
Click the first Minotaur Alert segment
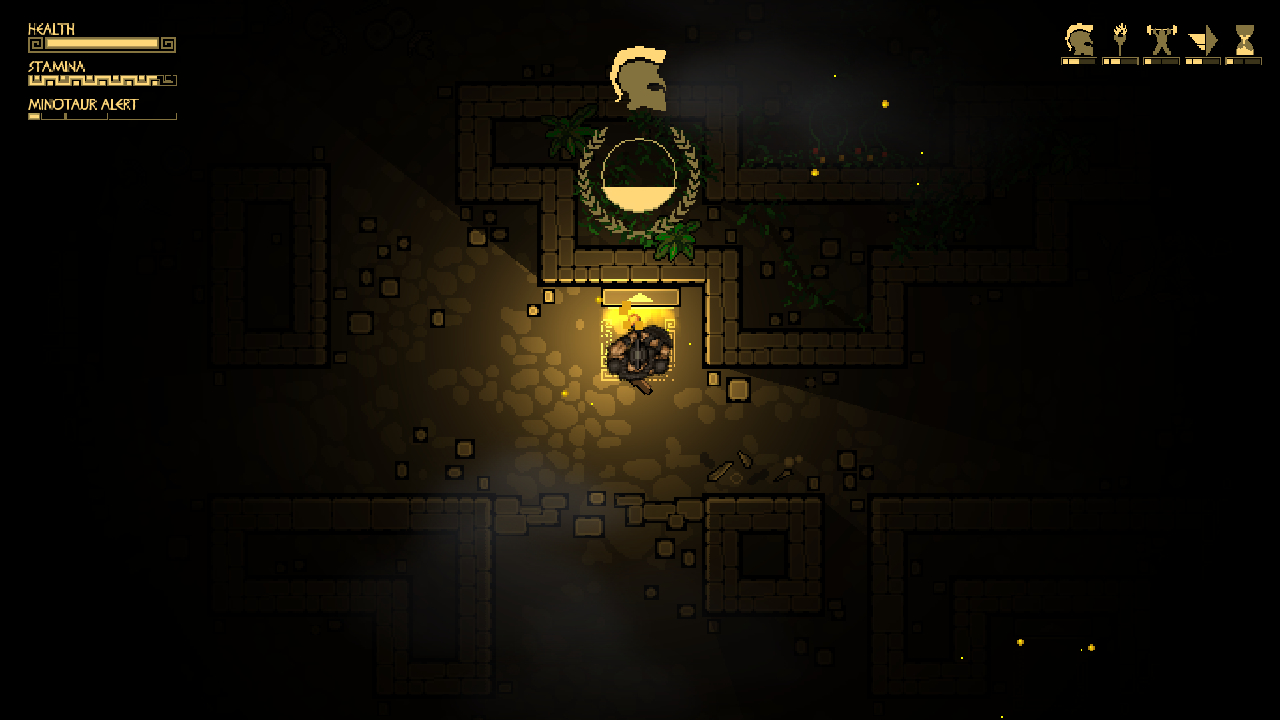tap(35, 116)
